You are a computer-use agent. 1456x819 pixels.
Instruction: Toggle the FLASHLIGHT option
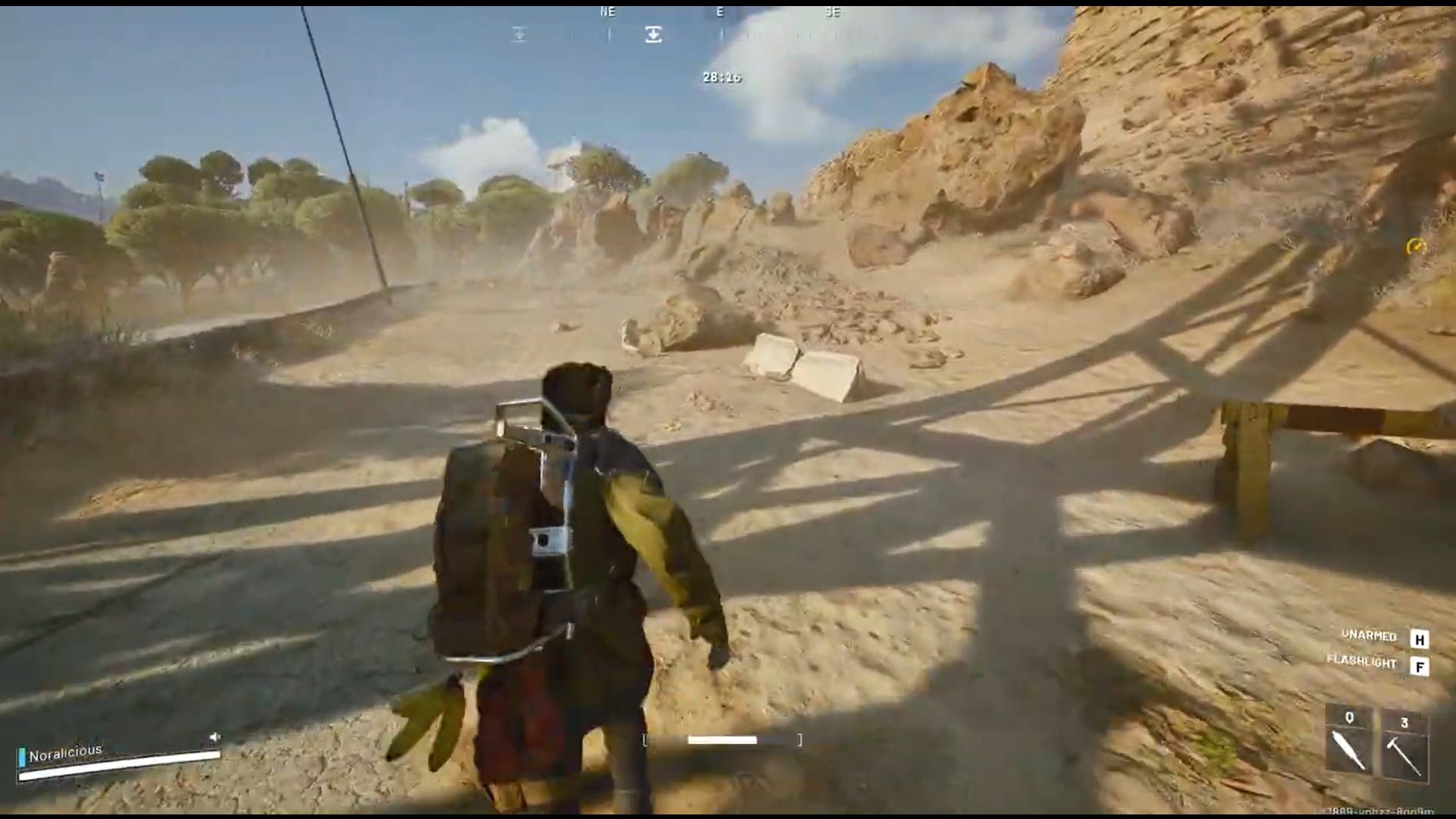click(1363, 662)
